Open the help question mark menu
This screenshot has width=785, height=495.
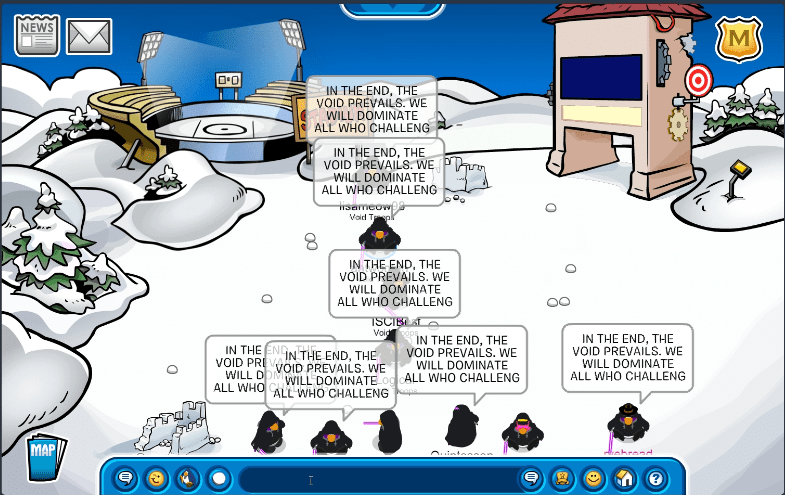[655, 478]
